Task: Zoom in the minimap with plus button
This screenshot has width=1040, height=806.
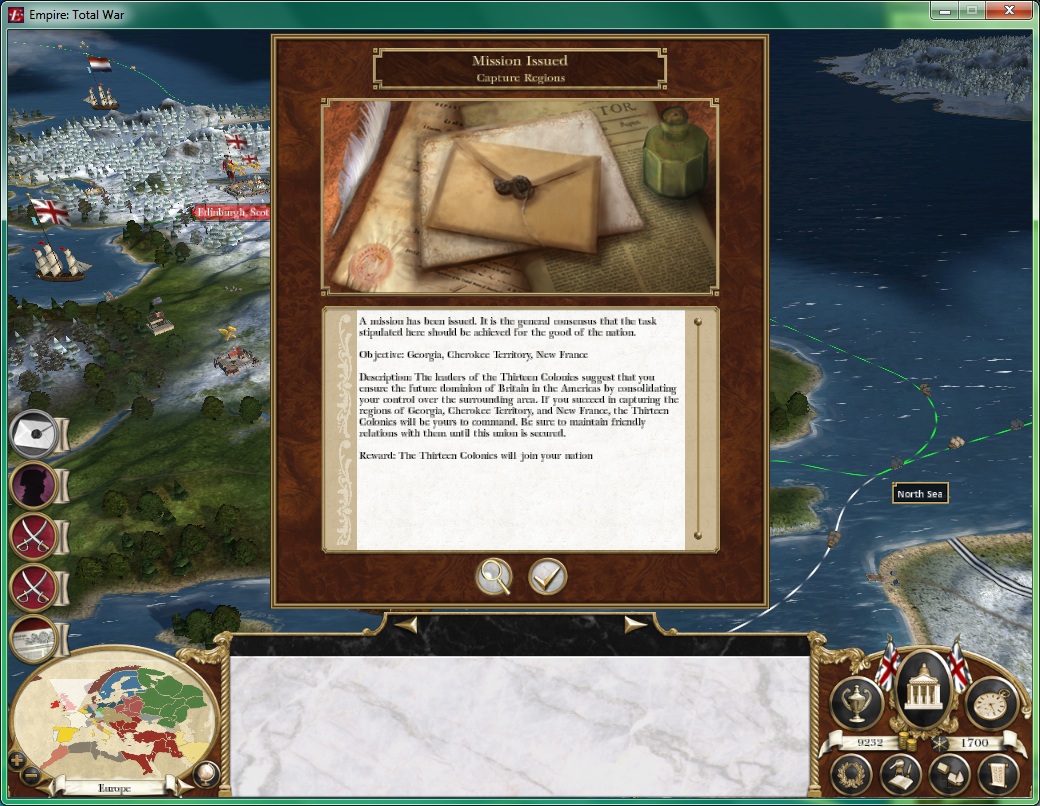Action: 14,760
